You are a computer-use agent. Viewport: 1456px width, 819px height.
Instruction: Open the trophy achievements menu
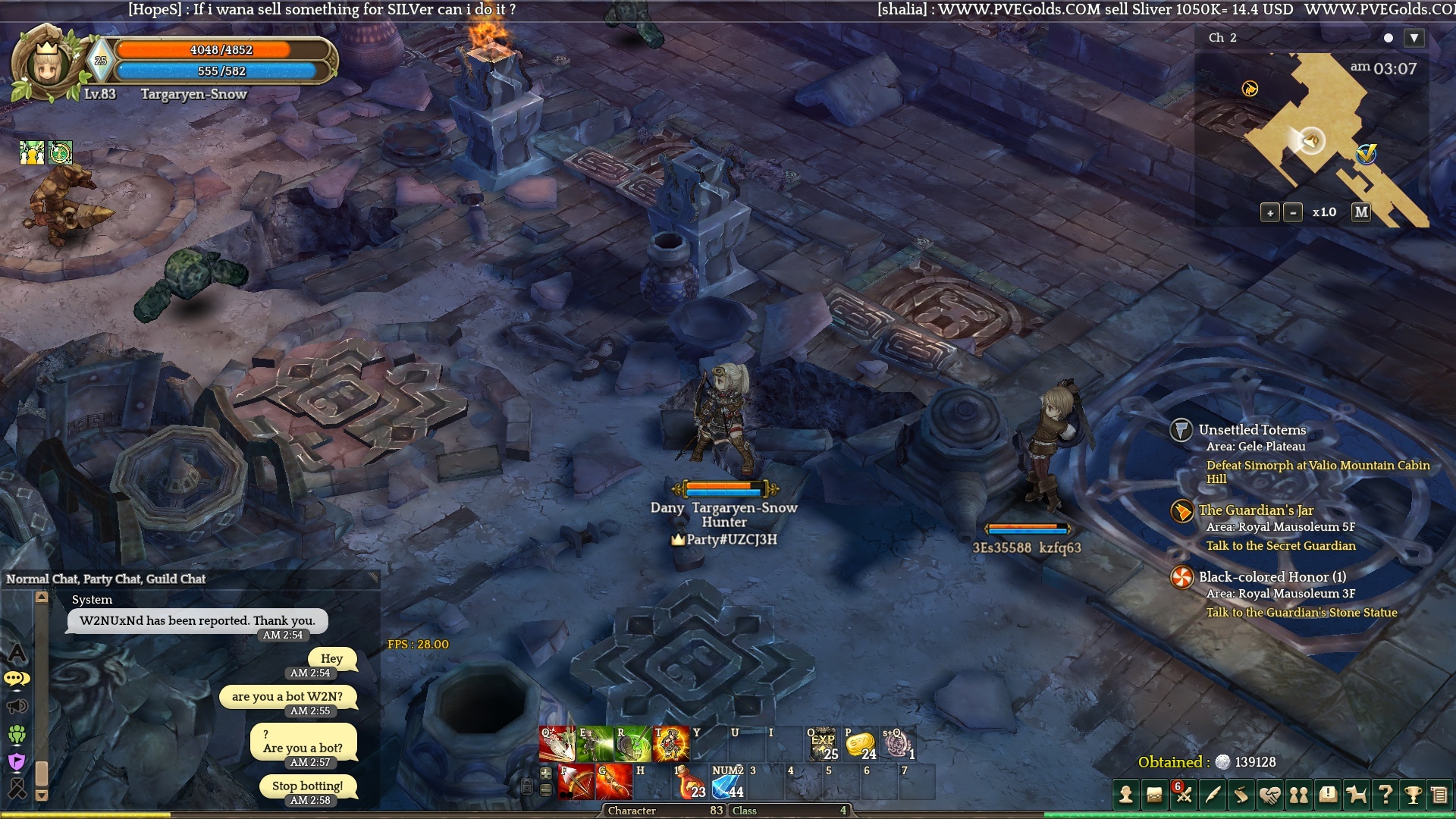[x=1413, y=795]
